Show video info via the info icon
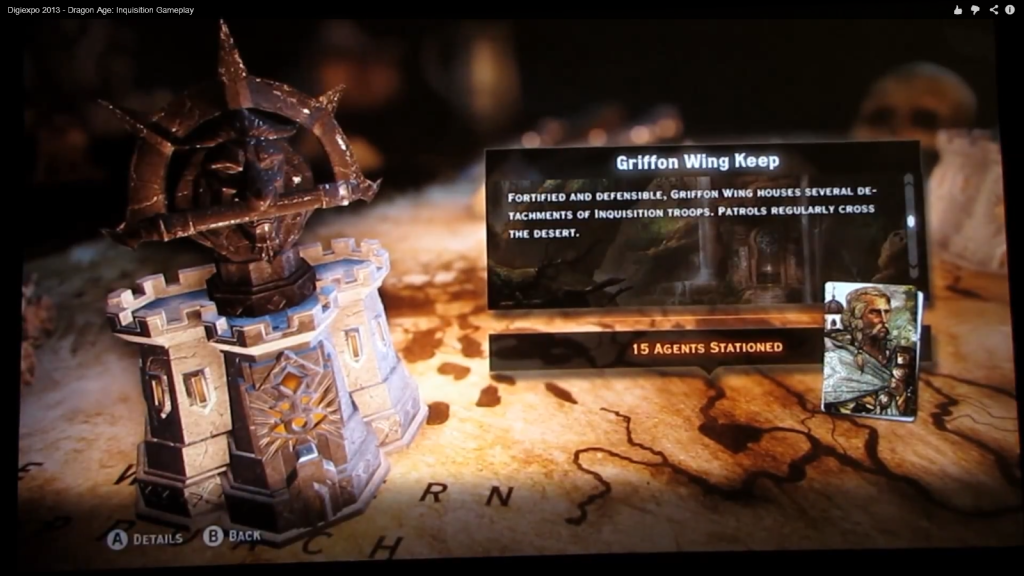The height and width of the screenshot is (576, 1024). 1011,10
